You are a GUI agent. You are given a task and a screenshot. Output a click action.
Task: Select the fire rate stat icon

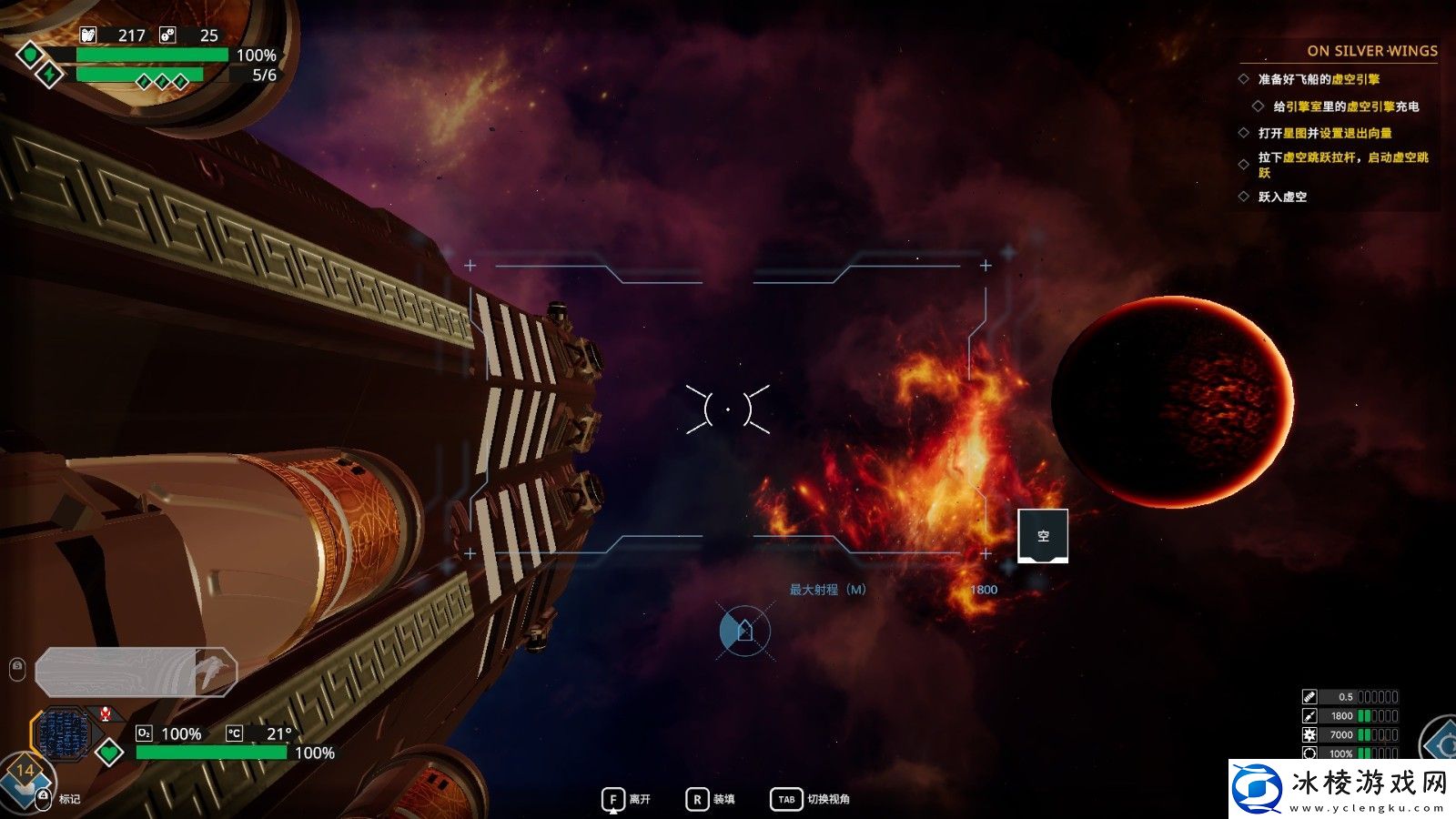(x=1309, y=697)
